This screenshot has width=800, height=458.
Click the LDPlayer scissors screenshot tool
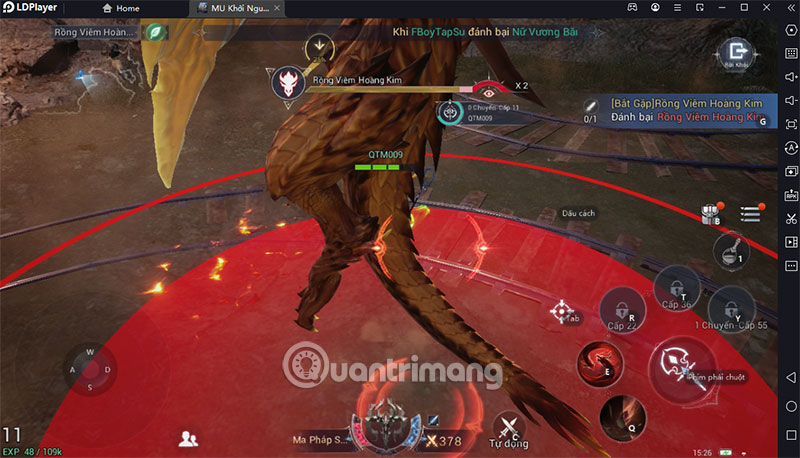[x=789, y=219]
